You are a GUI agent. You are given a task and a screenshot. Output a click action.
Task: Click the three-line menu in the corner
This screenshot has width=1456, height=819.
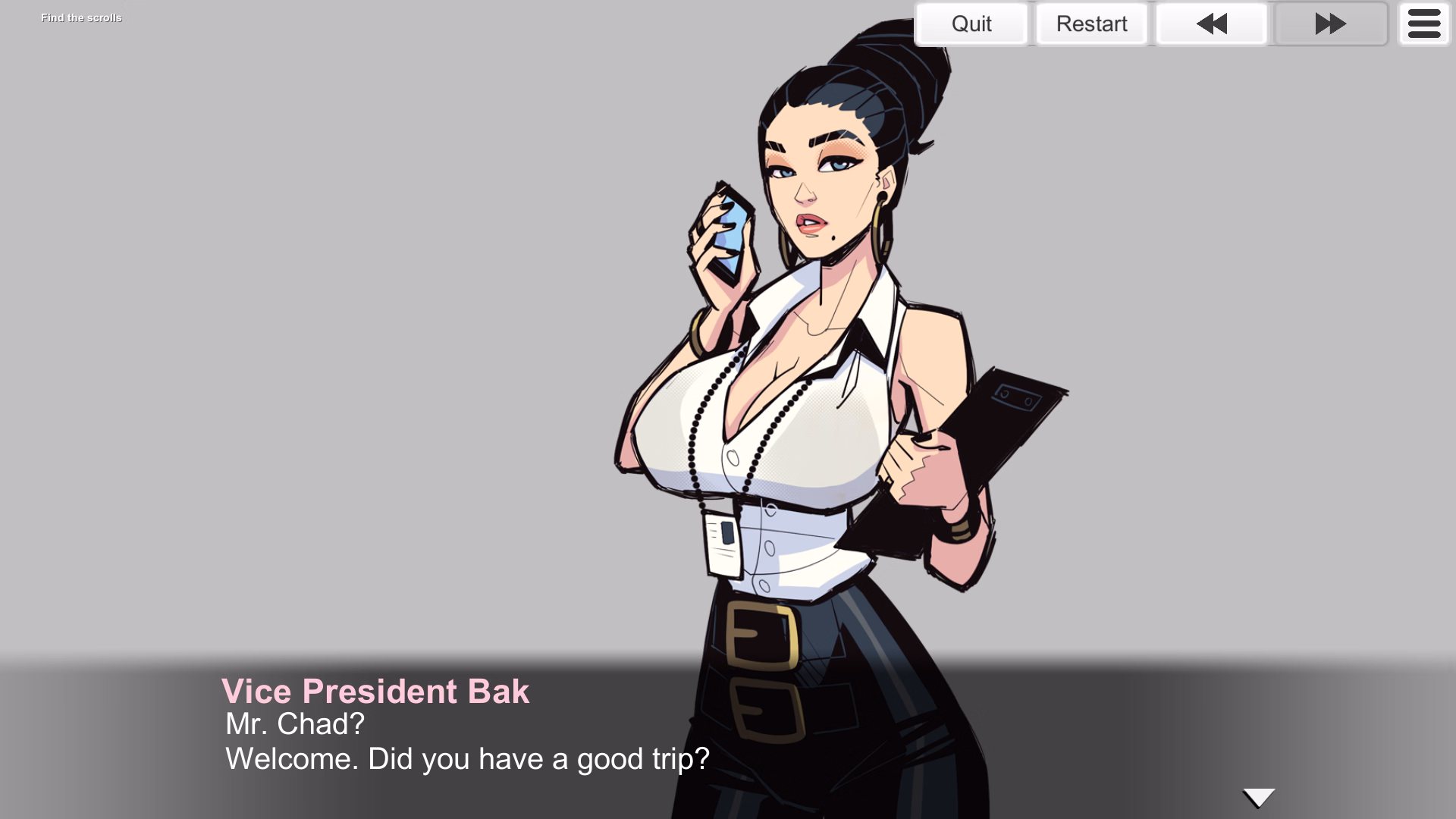point(1423,24)
